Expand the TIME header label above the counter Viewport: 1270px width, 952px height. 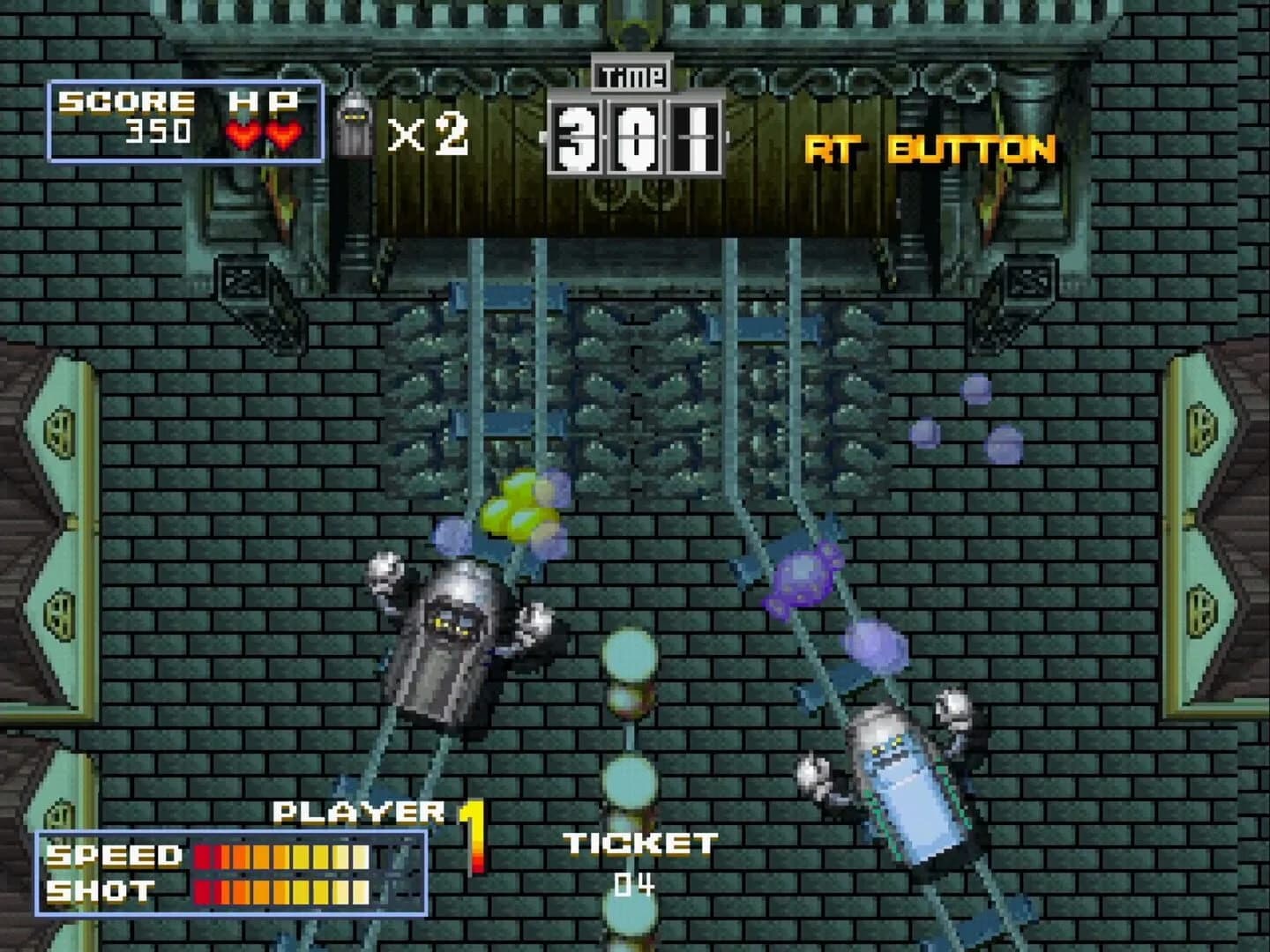click(x=633, y=78)
